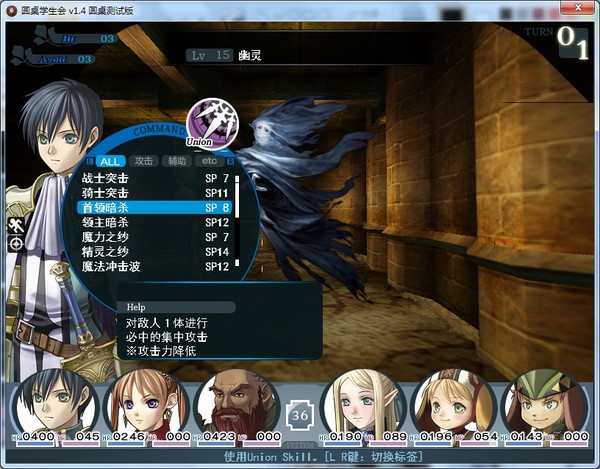Close the game window
The height and width of the screenshot is (469, 600).
(582, 9)
